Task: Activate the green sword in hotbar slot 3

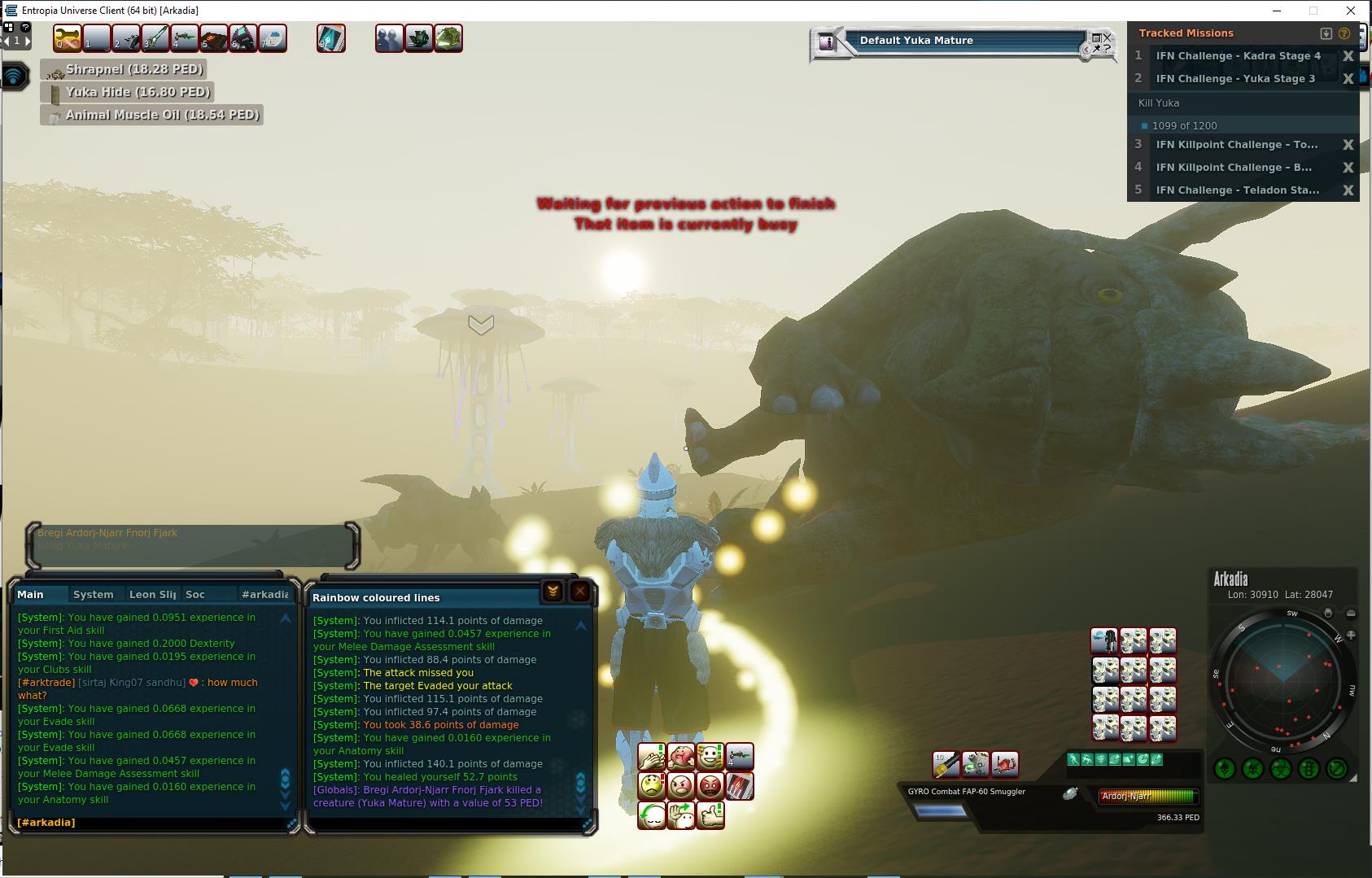Action: (155, 38)
